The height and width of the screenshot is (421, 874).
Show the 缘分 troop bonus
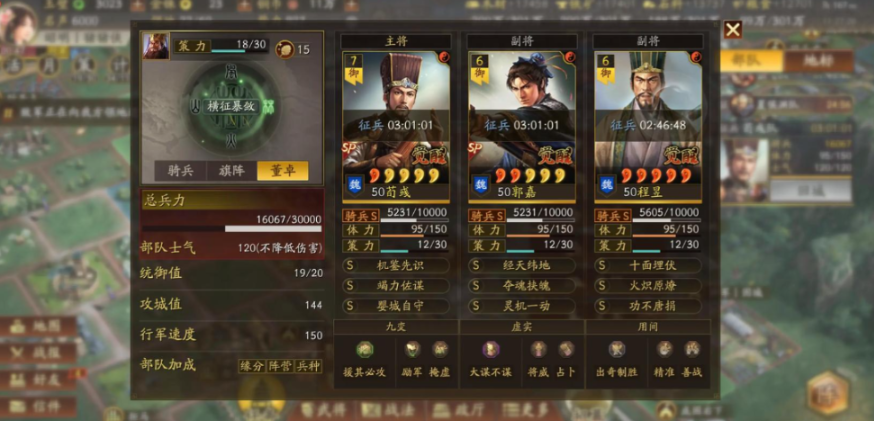(x=252, y=366)
